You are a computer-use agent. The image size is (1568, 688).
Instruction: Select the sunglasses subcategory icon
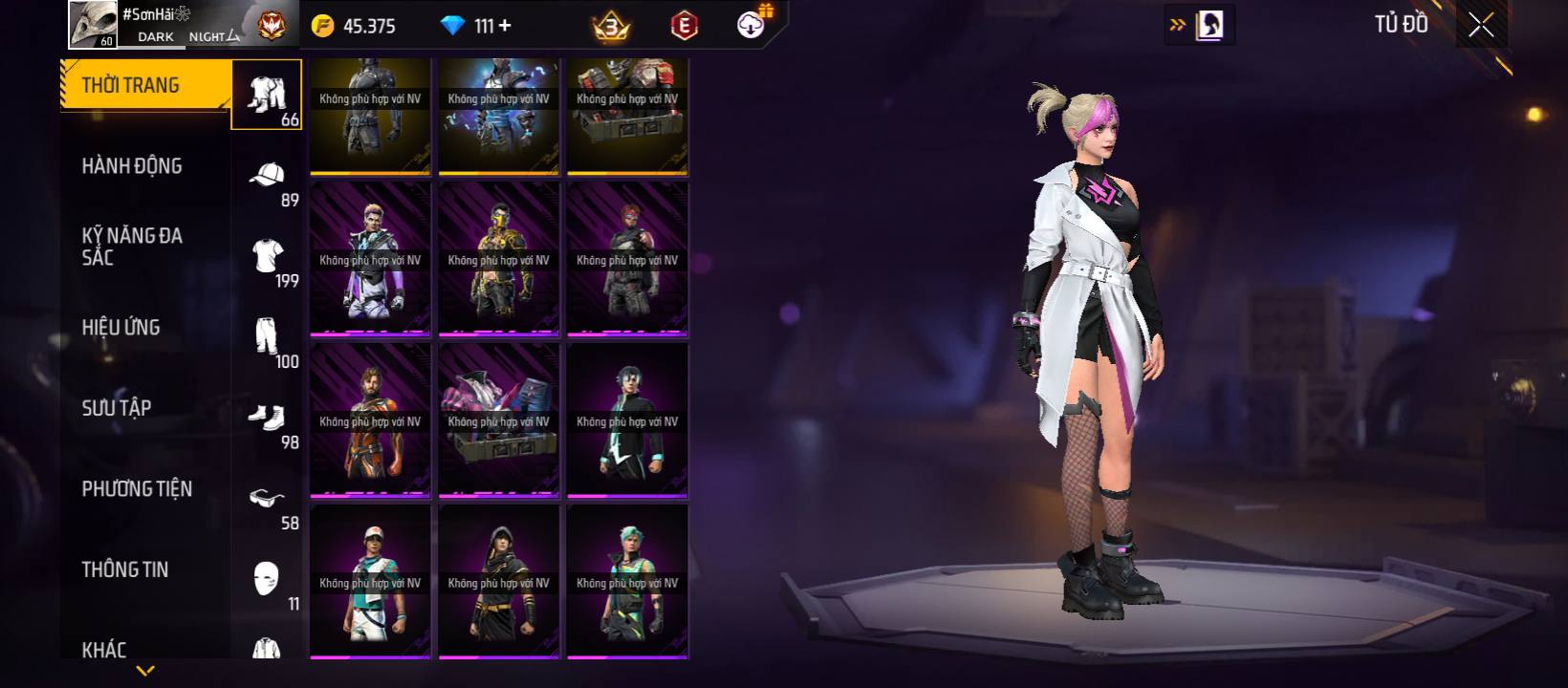click(x=267, y=498)
